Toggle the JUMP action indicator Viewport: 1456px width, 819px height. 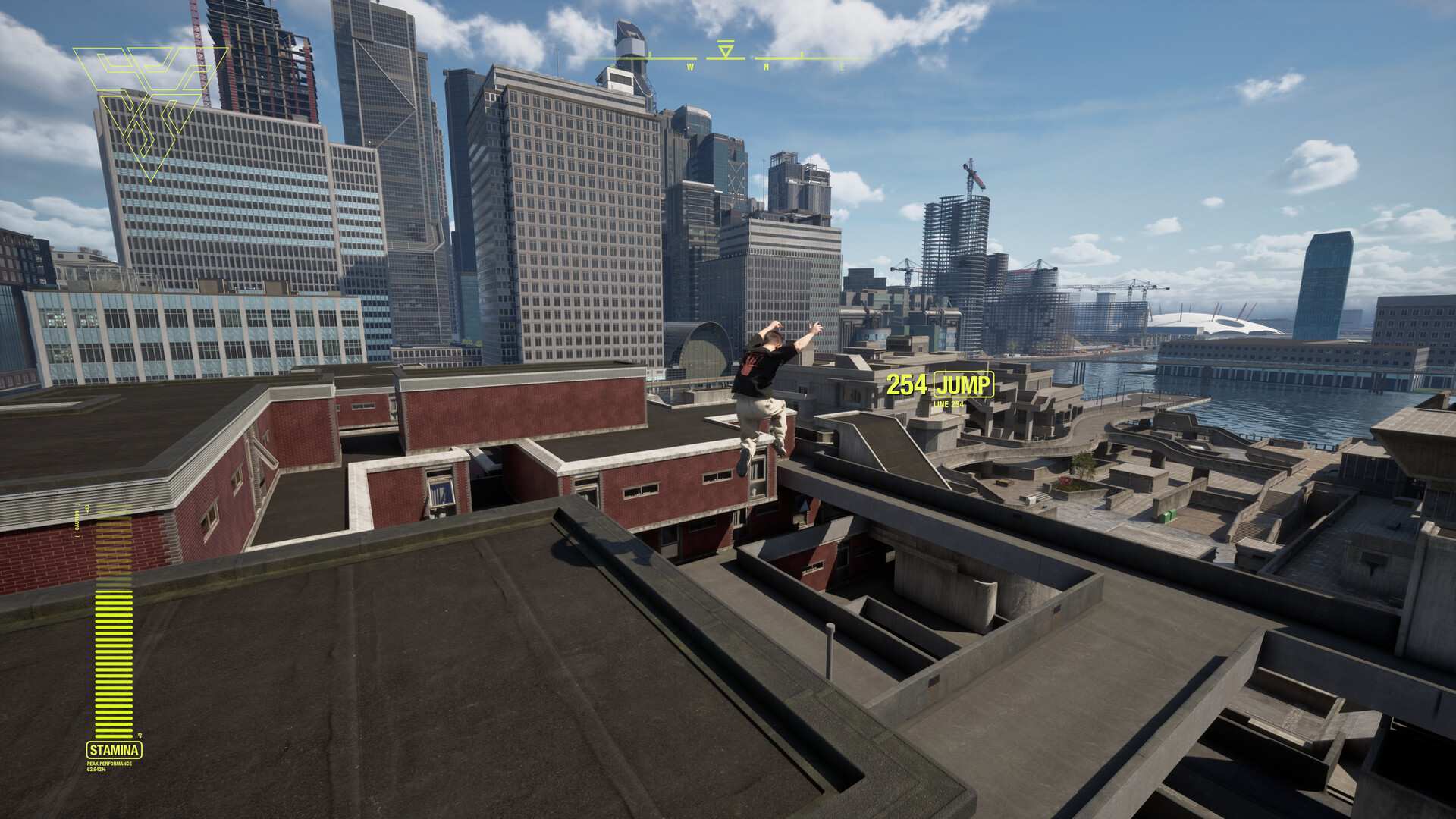coord(962,385)
